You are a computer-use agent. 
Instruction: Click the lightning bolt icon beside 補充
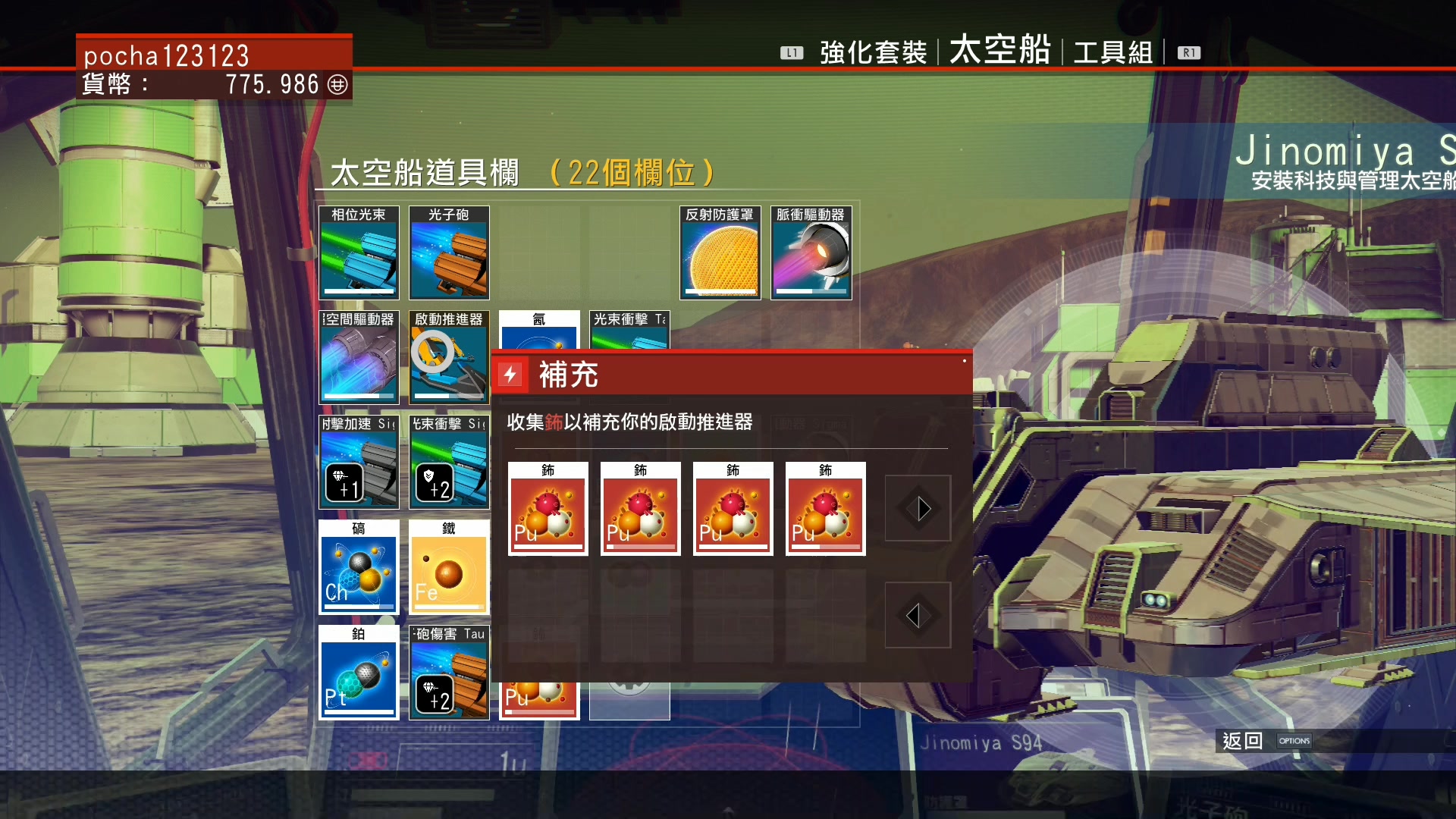tap(510, 375)
